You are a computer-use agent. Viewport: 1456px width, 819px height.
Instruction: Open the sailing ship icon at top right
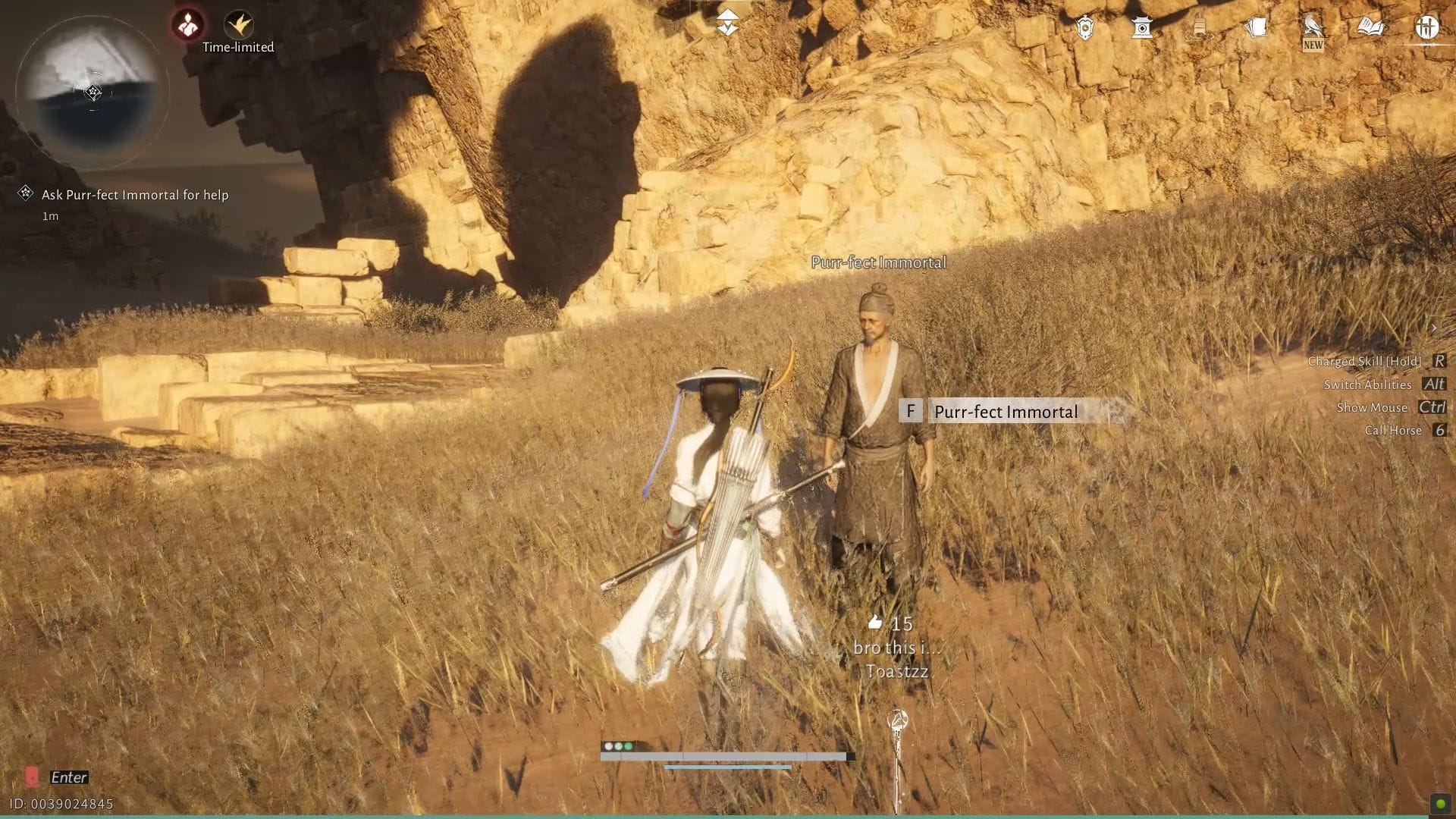pyautogui.click(x=1200, y=27)
